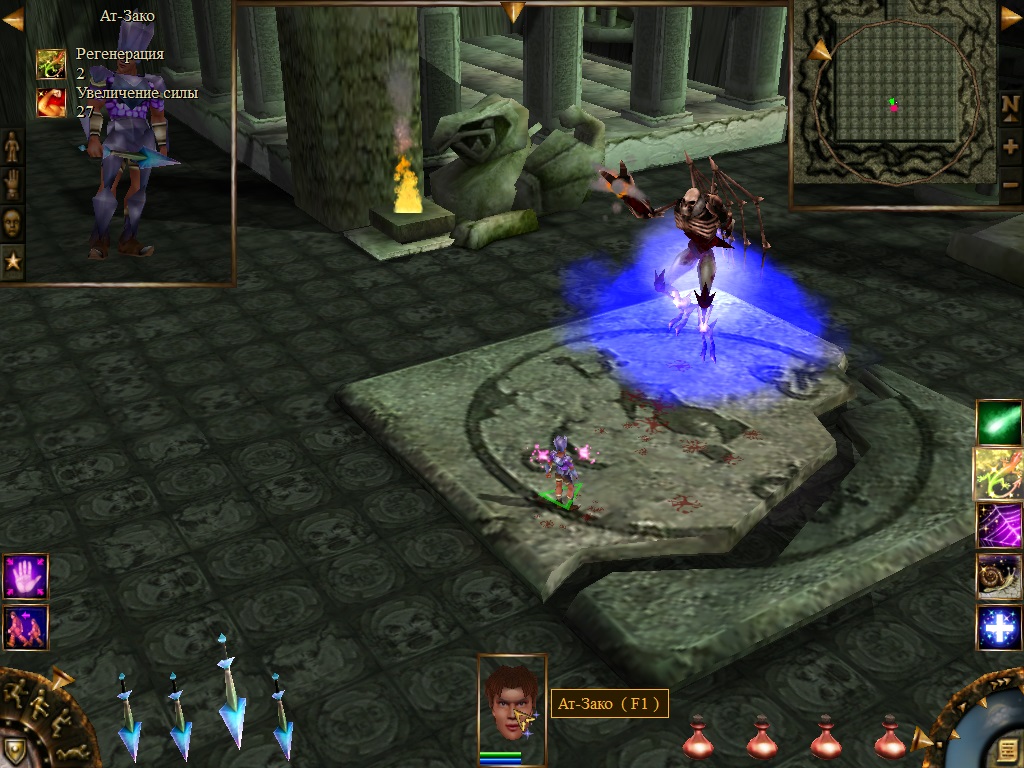Select the Регенерация effect icon

pos(51,64)
